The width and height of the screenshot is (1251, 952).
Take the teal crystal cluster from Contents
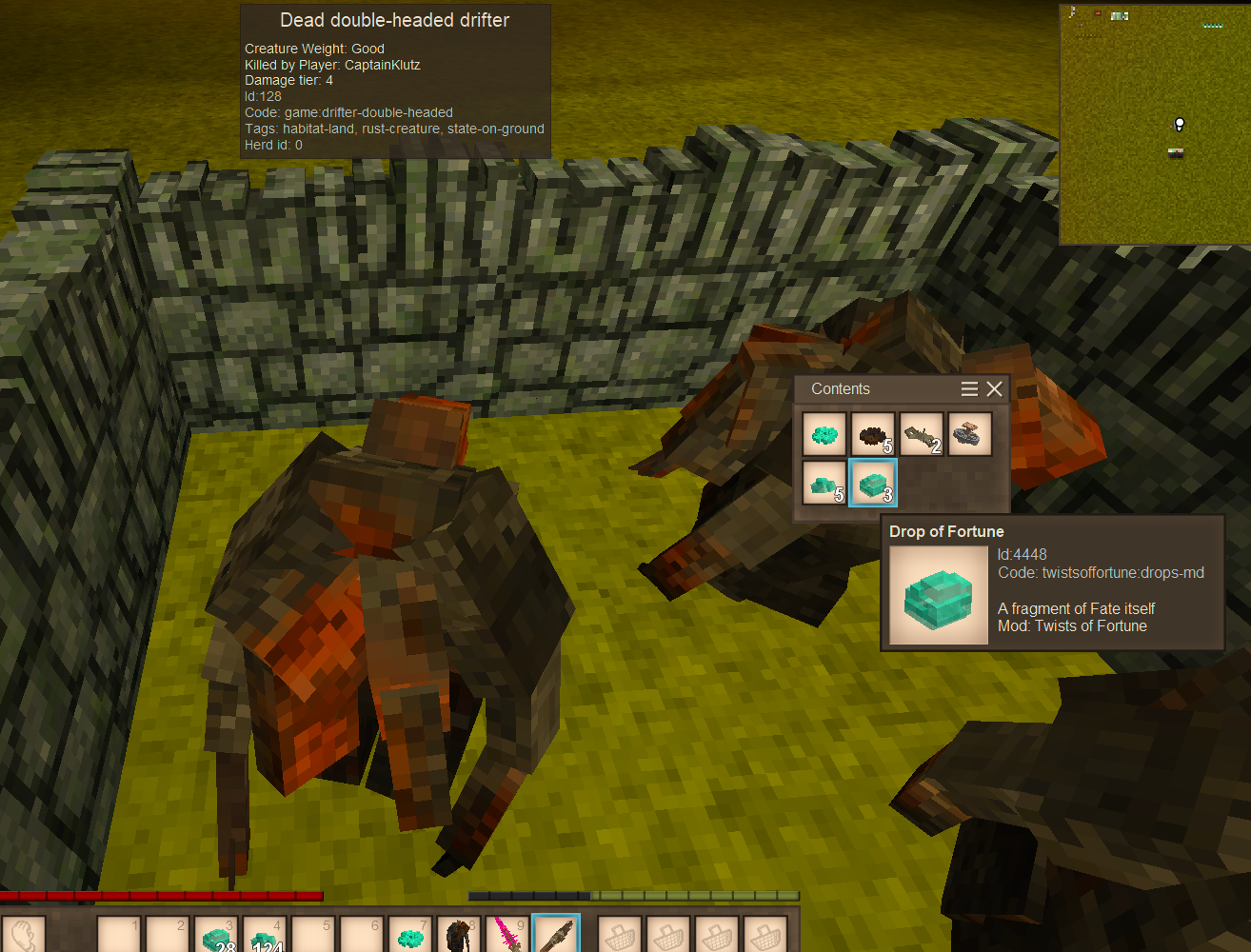coord(824,435)
